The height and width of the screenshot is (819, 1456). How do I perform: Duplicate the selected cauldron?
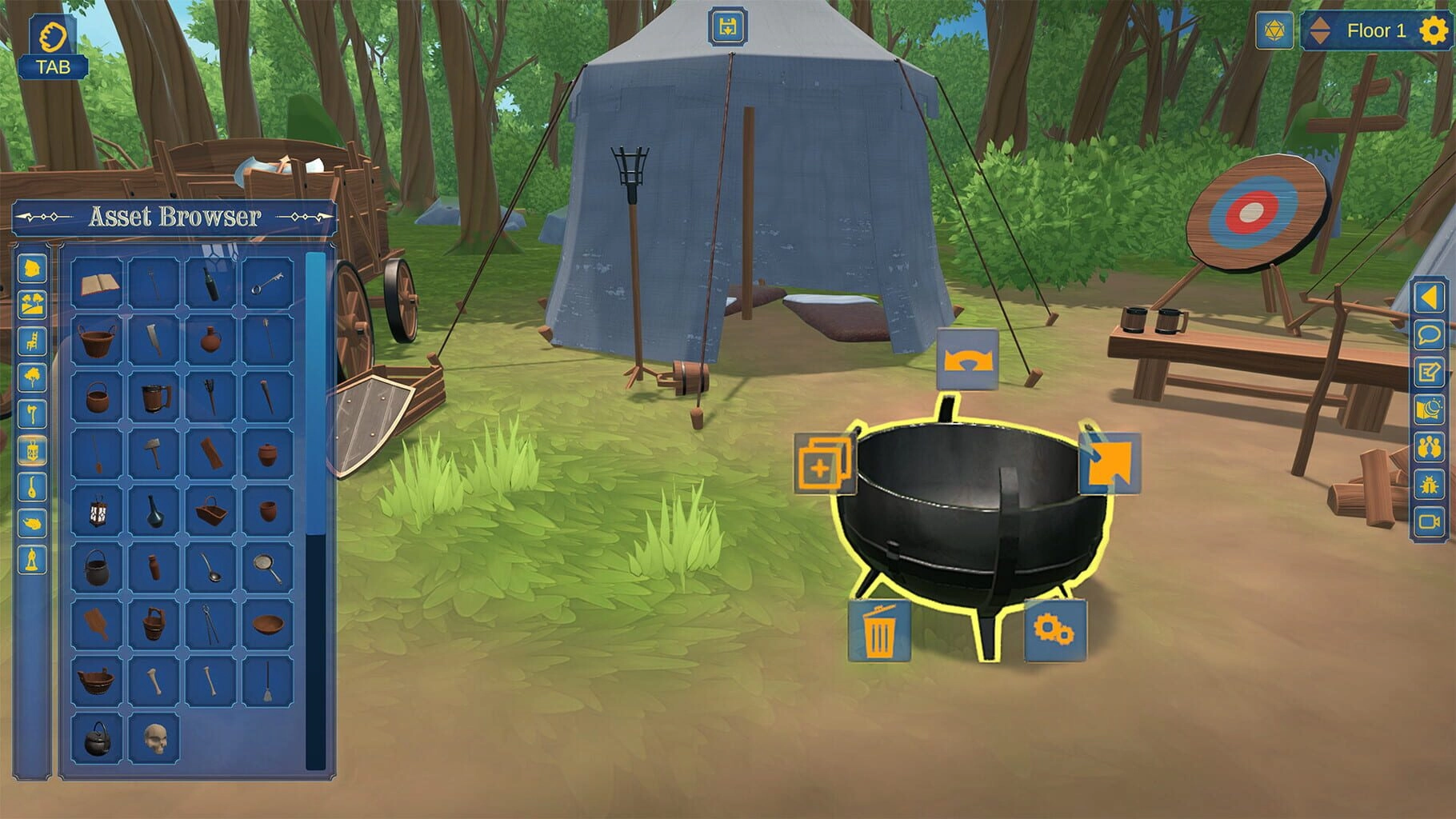tap(824, 463)
